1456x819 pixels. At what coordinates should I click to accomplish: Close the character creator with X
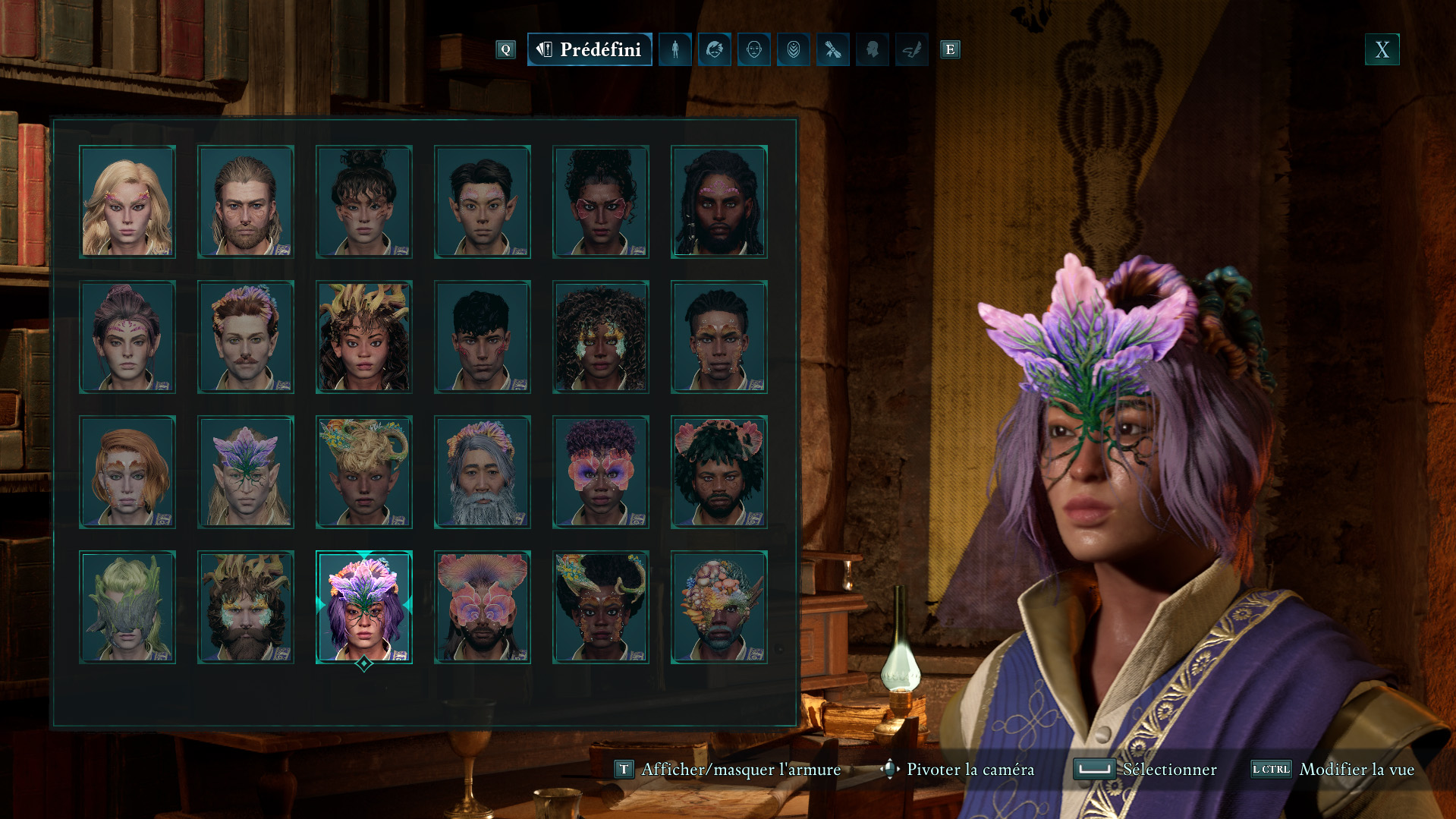1382,50
